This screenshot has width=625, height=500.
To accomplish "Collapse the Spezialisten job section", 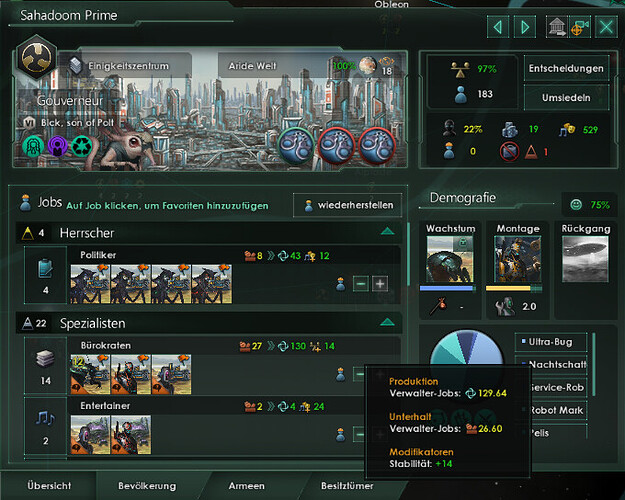I will (386, 322).
